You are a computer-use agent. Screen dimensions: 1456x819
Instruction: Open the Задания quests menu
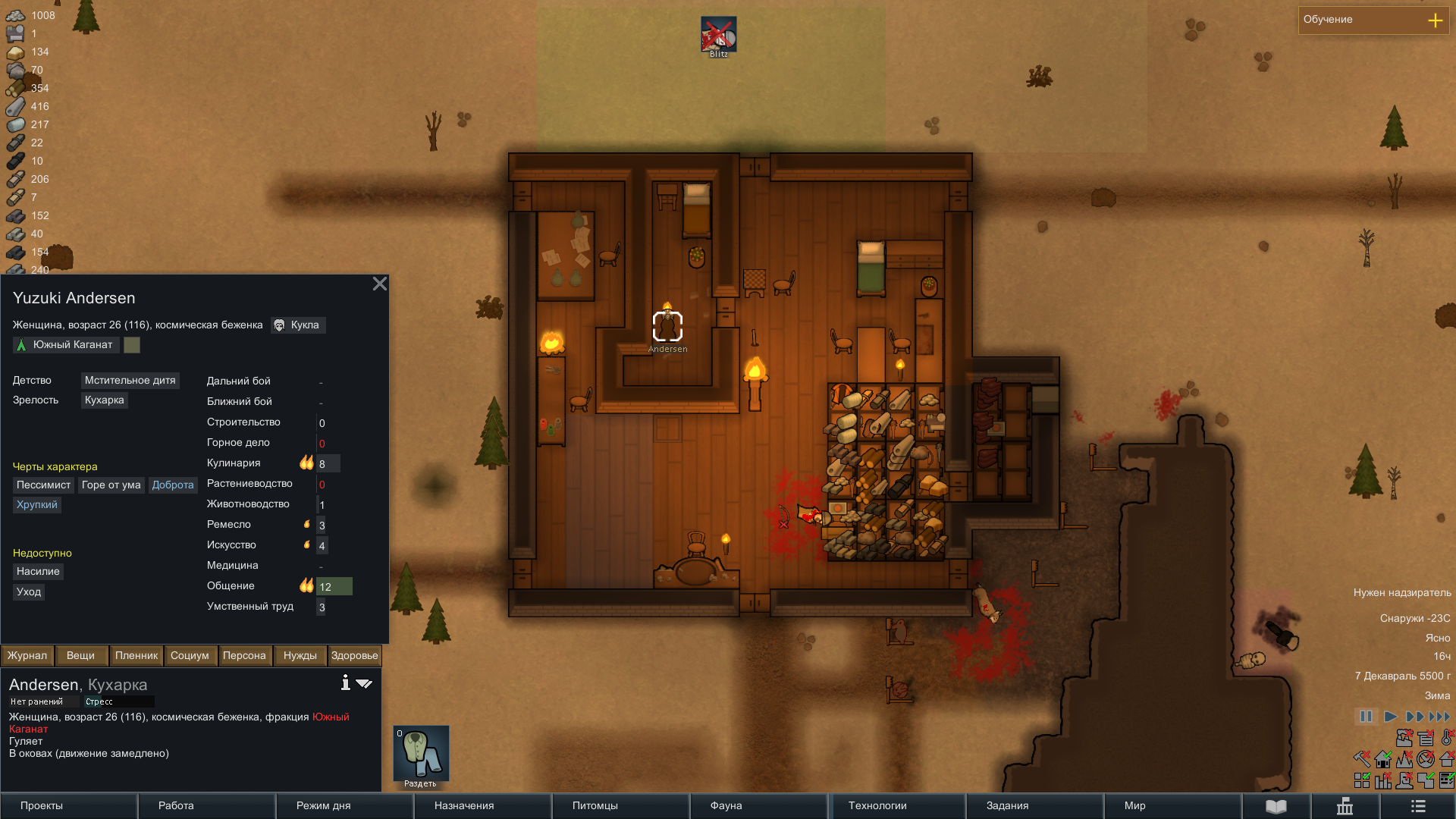tap(1034, 805)
